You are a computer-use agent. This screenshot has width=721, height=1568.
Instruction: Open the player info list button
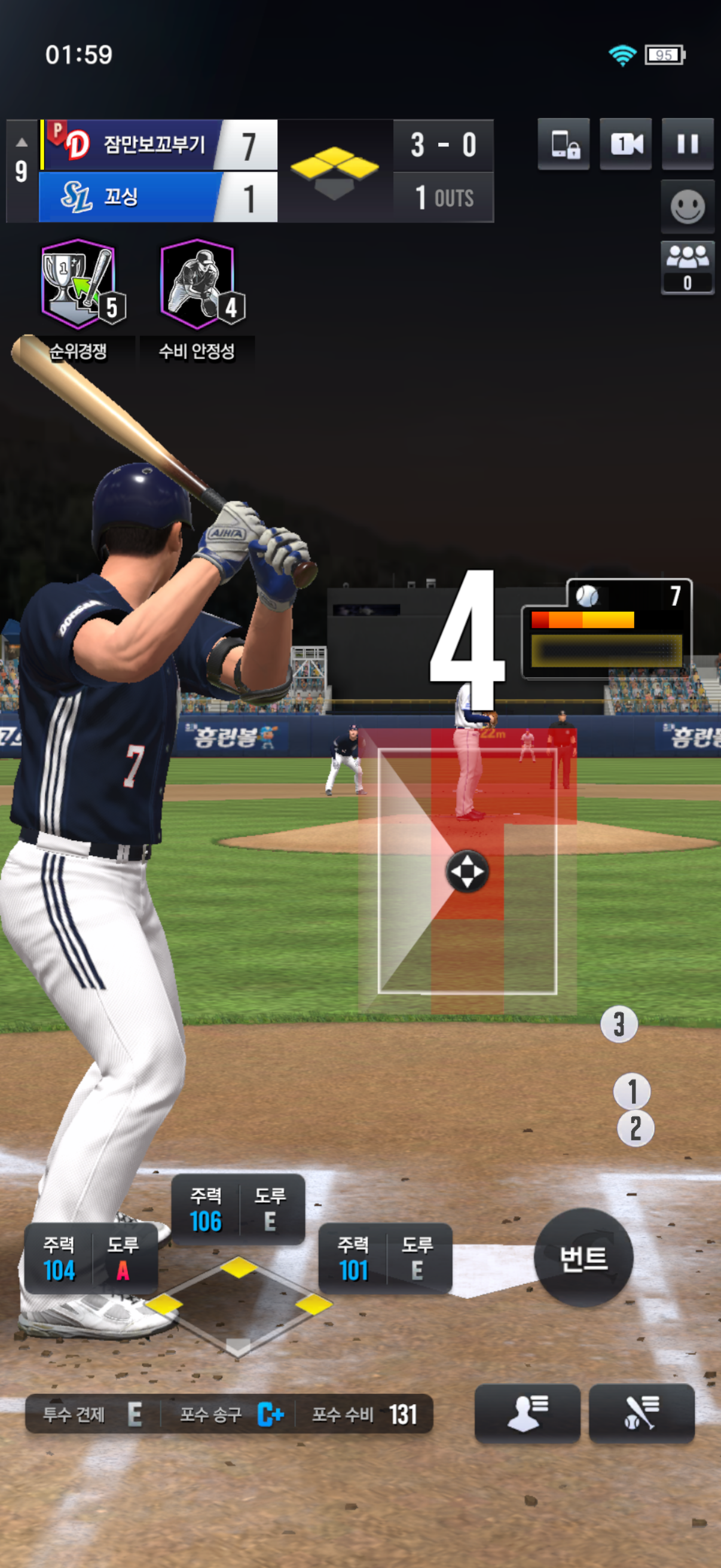pyautogui.click(x=527, y=1412)
